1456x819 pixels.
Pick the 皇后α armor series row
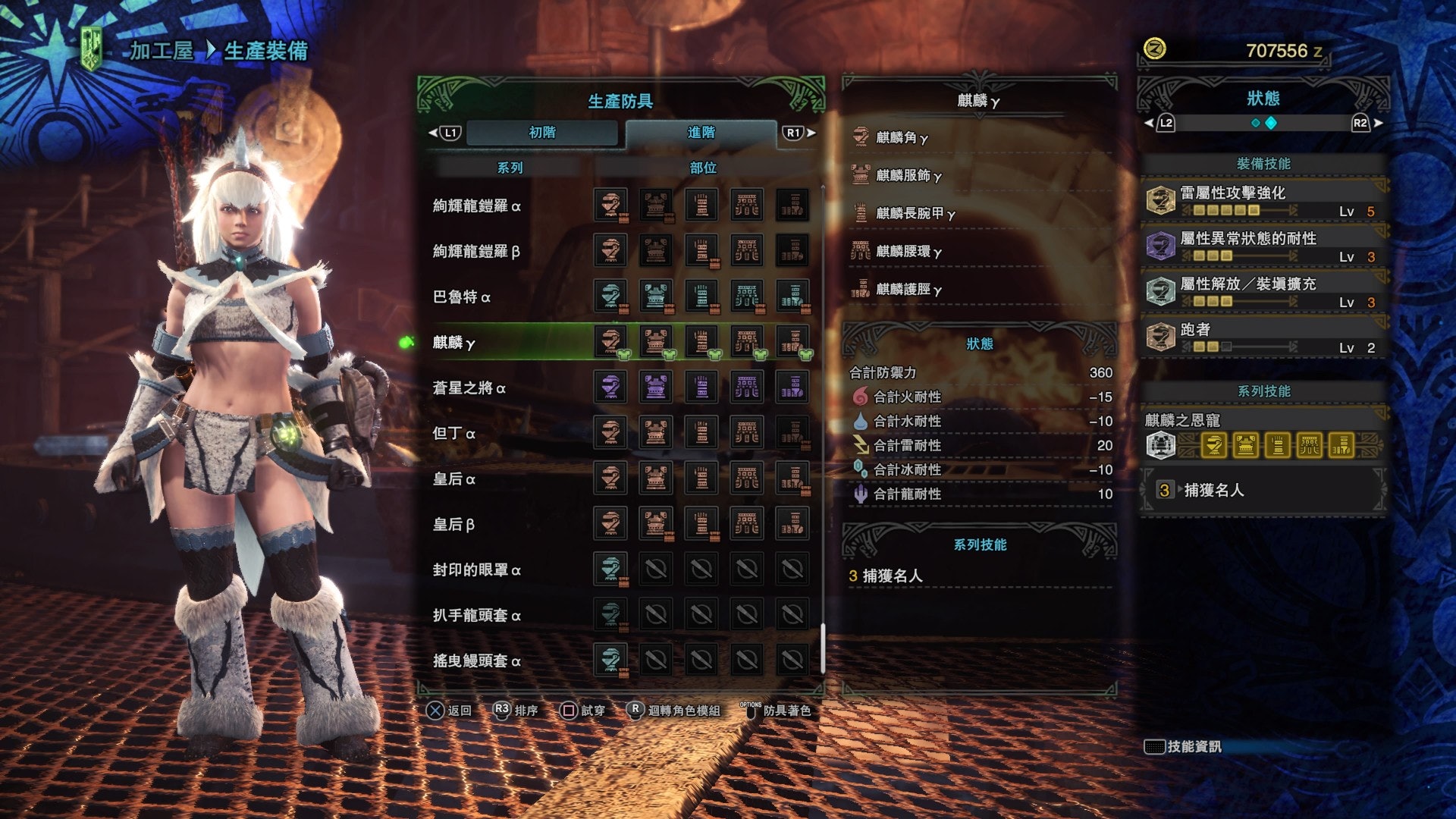pyautogui.click(x=453, y=479)
